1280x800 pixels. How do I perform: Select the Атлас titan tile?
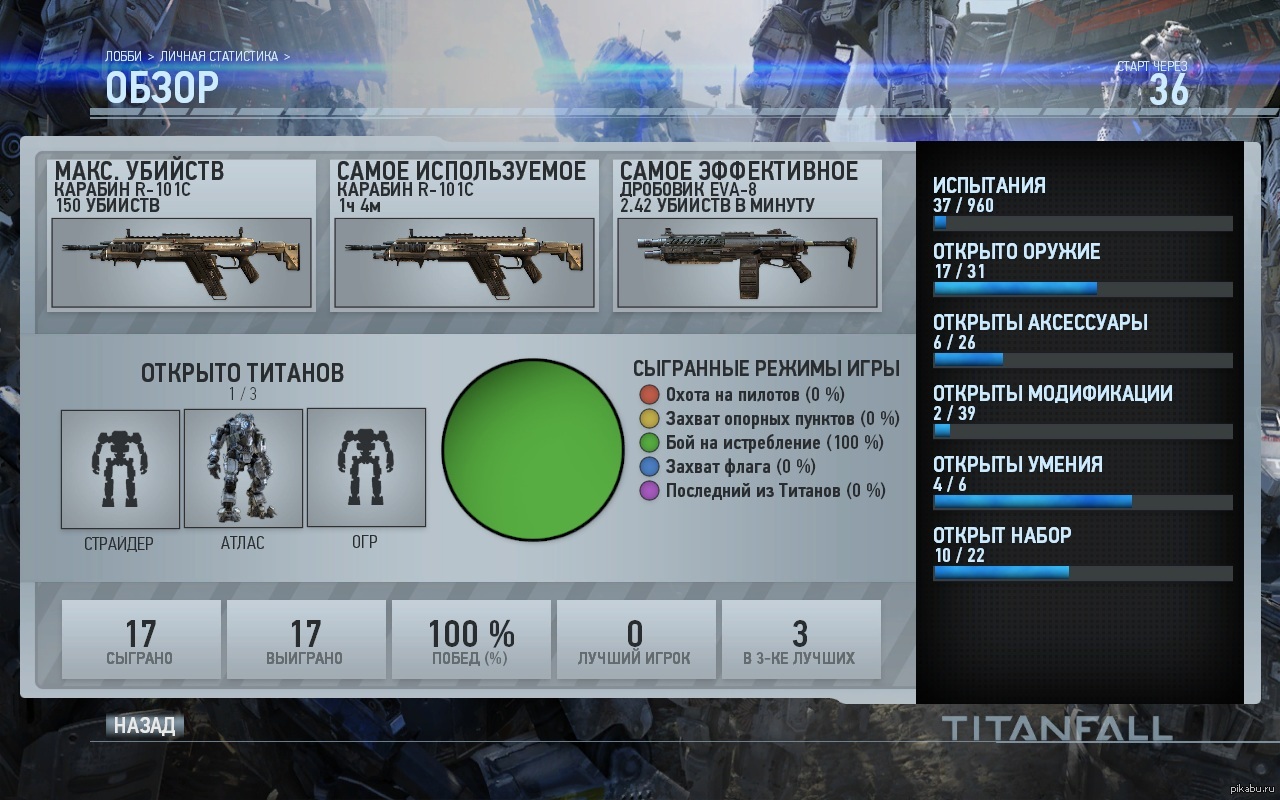tap(243, 468)
